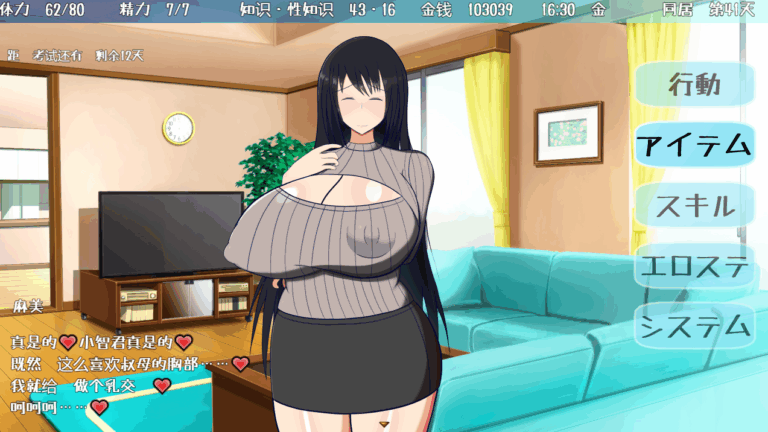Open the システム system menu
Viewport: 768px width, 432px height.
(694, 327)
